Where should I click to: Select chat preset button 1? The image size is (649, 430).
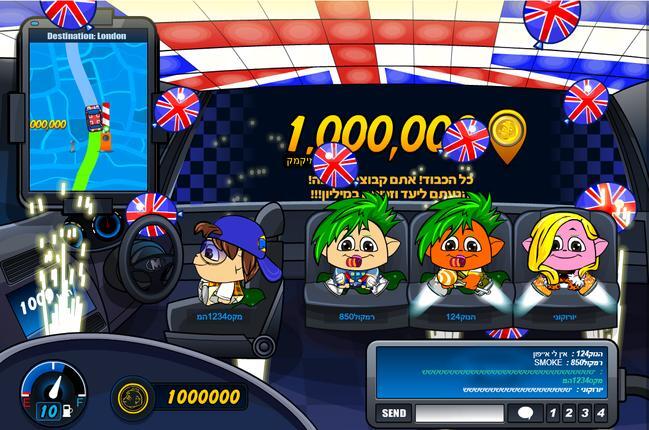click(551, 413)
